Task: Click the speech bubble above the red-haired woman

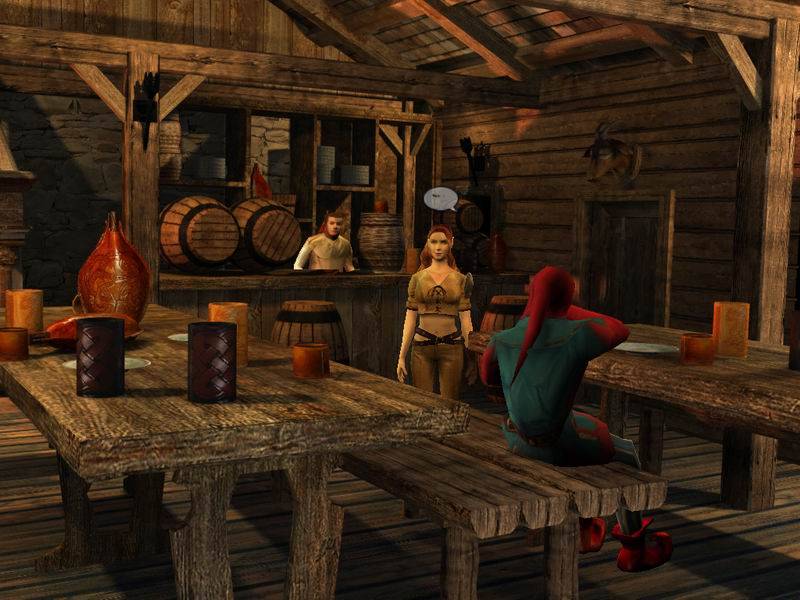Action: 440,198
